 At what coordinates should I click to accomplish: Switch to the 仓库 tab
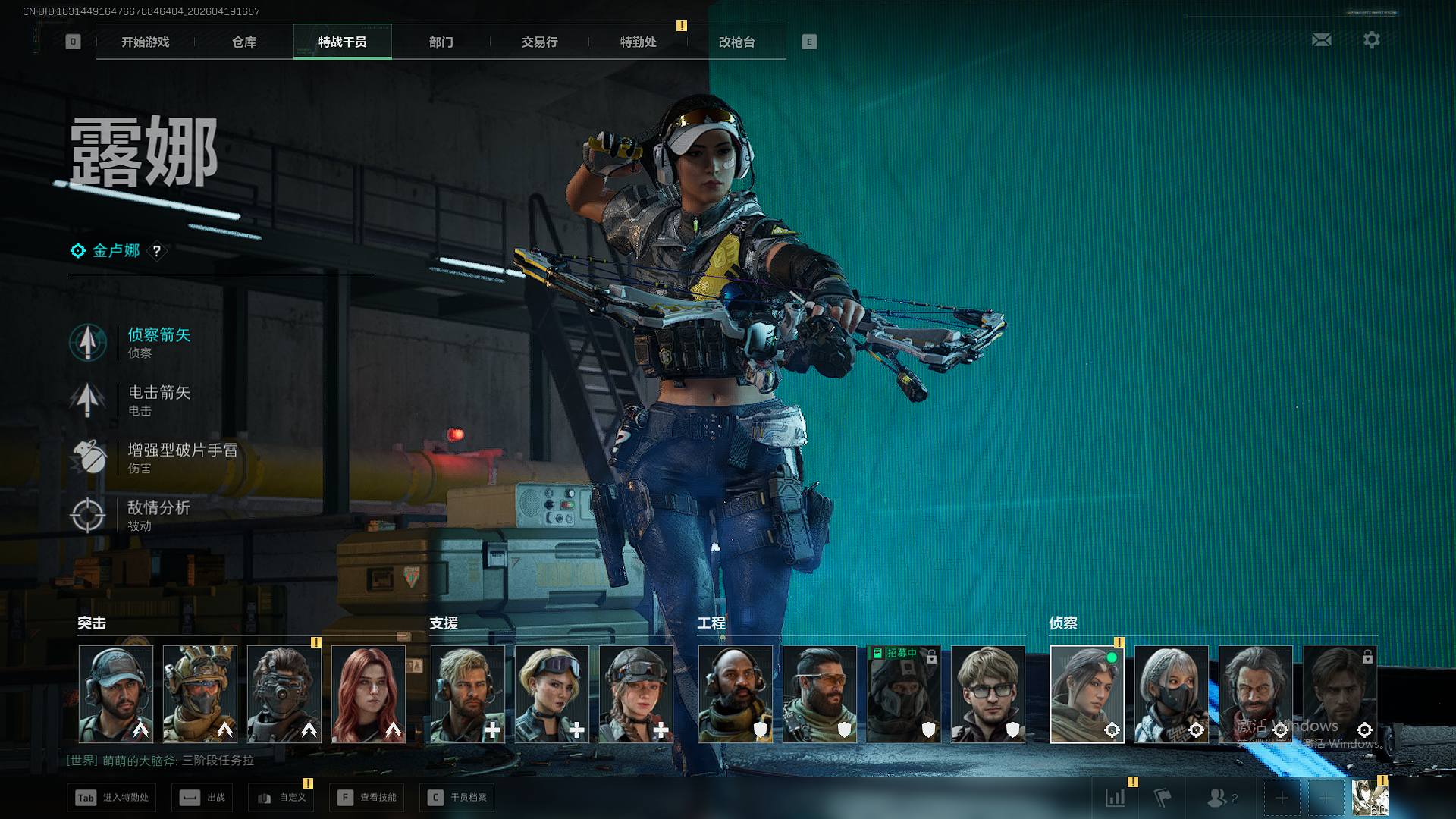click(244, 42)
